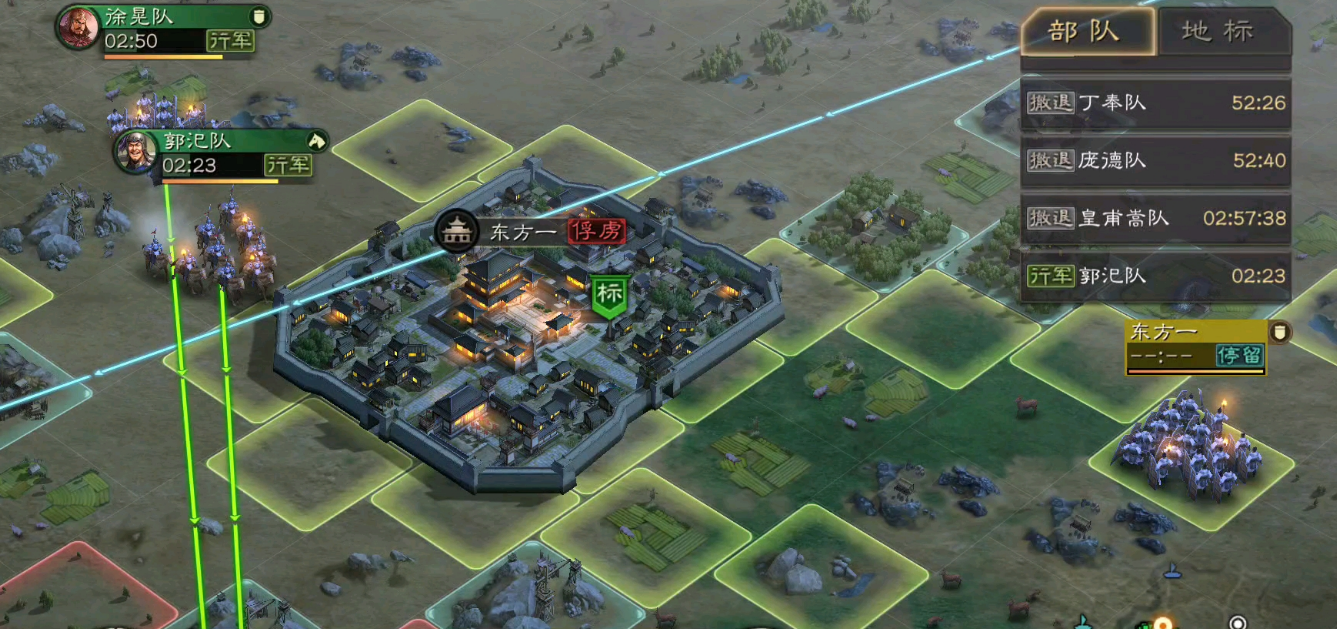The height and width of the screenshot is (629, 1337).
Task: Select the 东方一 stationed army label
Action: point(1196,345)
